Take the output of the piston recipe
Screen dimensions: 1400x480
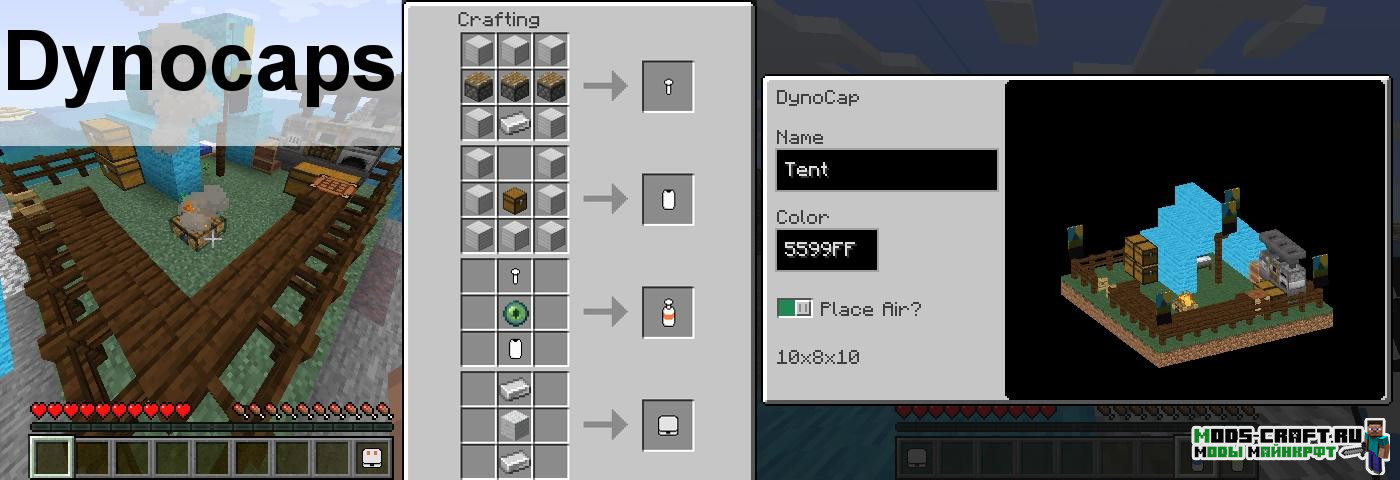(x=668, y=87)
